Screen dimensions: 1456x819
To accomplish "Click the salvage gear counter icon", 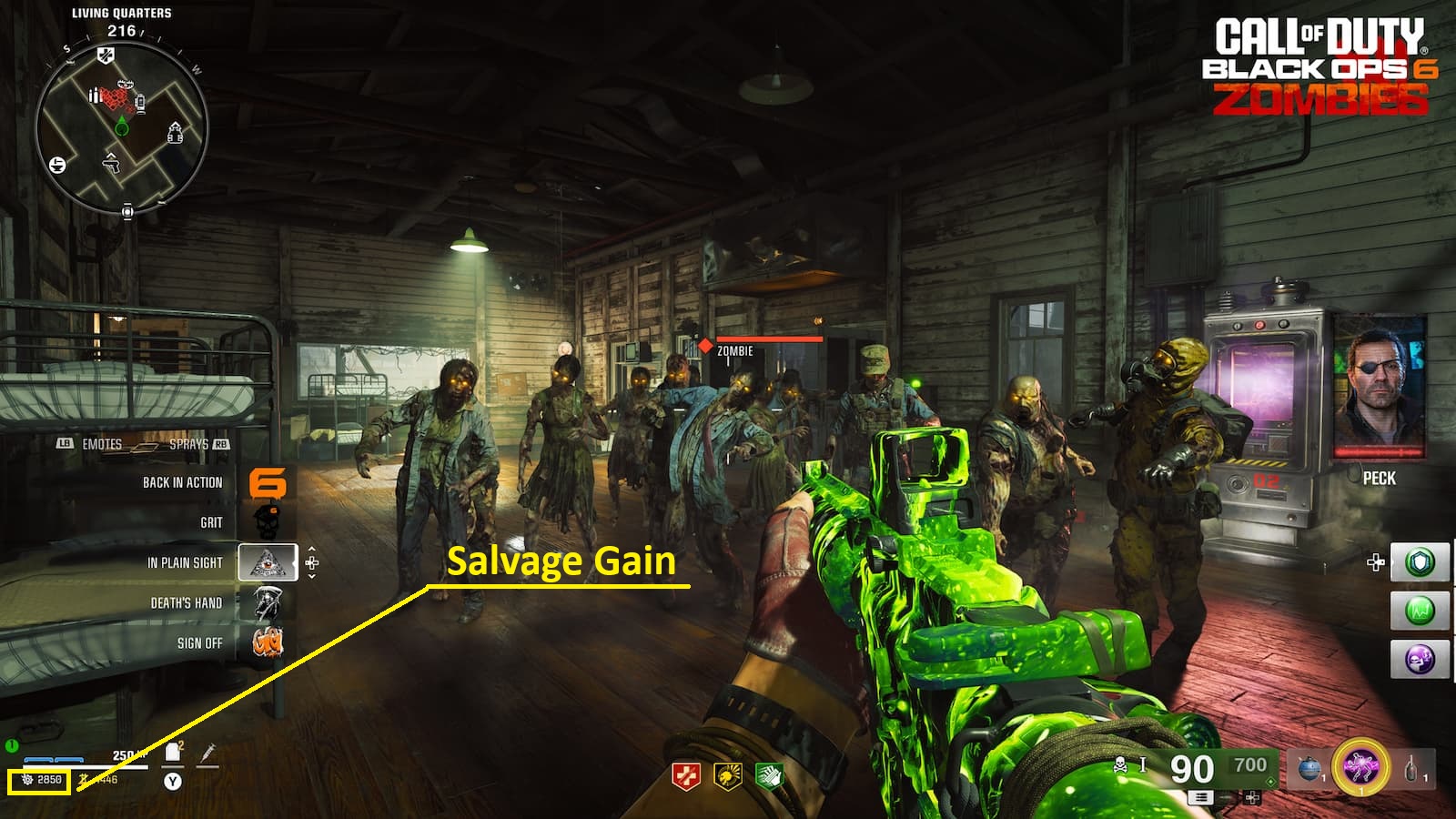I will 27,779.
